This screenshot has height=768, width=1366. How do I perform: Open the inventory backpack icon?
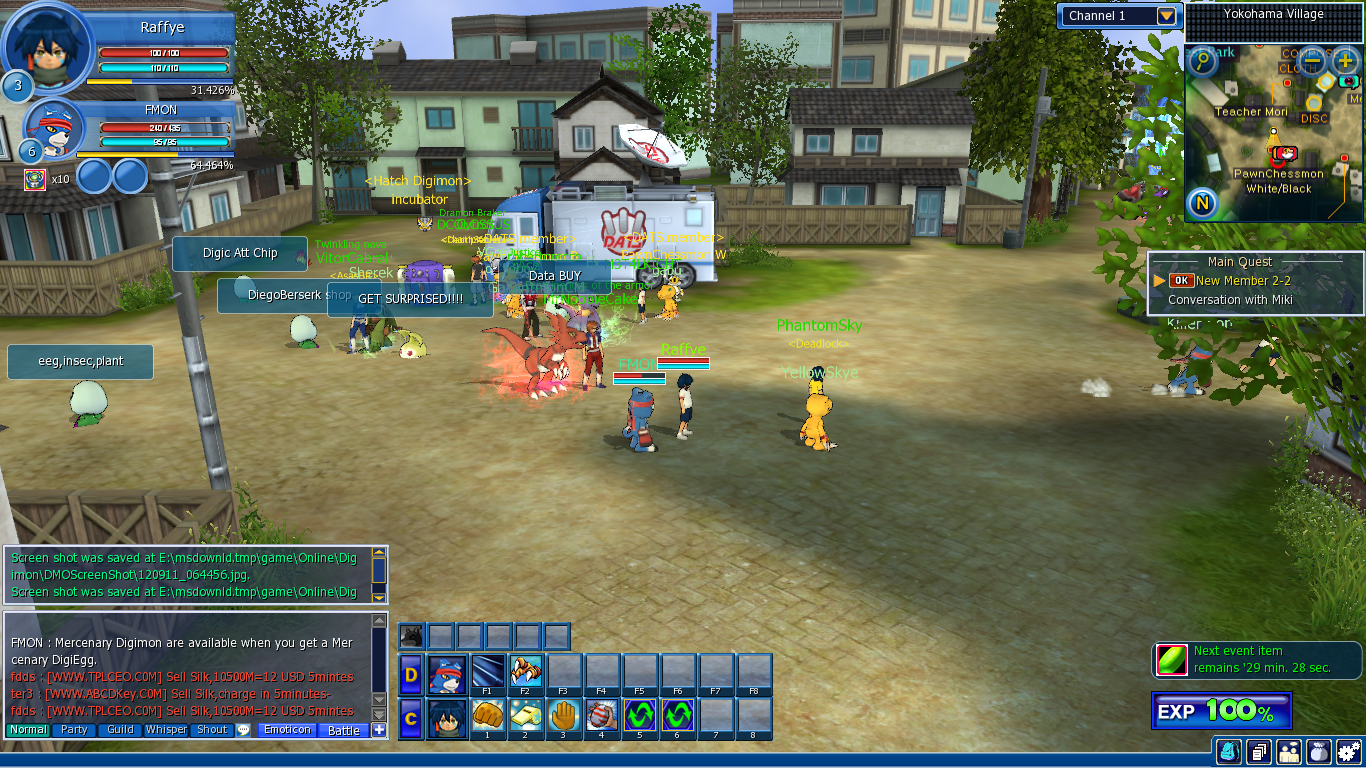(1228, 752)
